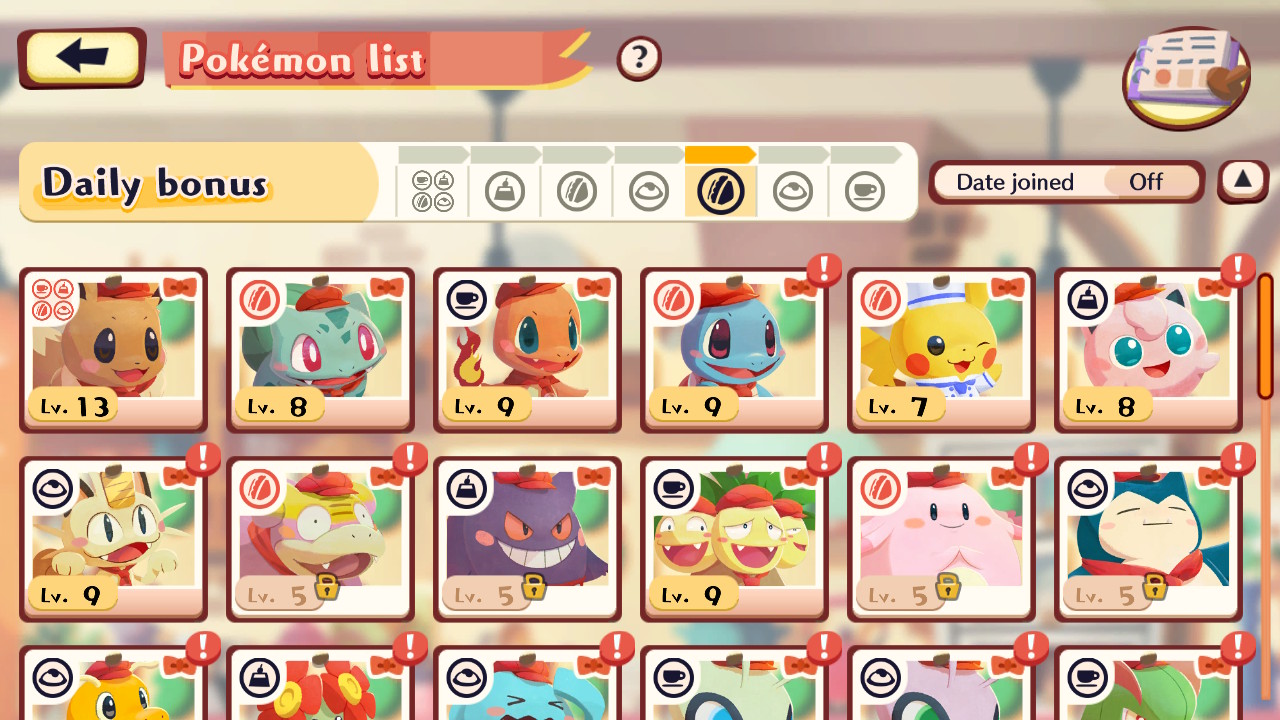Screen dimensions: 1280x720
Task: Select the coffee cup drink filter icon
Action: point(866,190)
